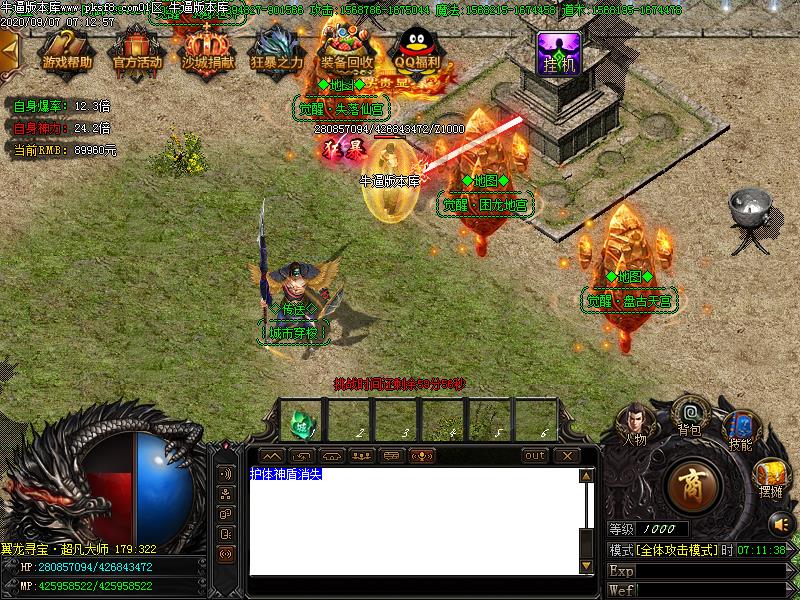Click the chat window's 'out' button
The image size is (800, 600).
[x=536, y=456]
